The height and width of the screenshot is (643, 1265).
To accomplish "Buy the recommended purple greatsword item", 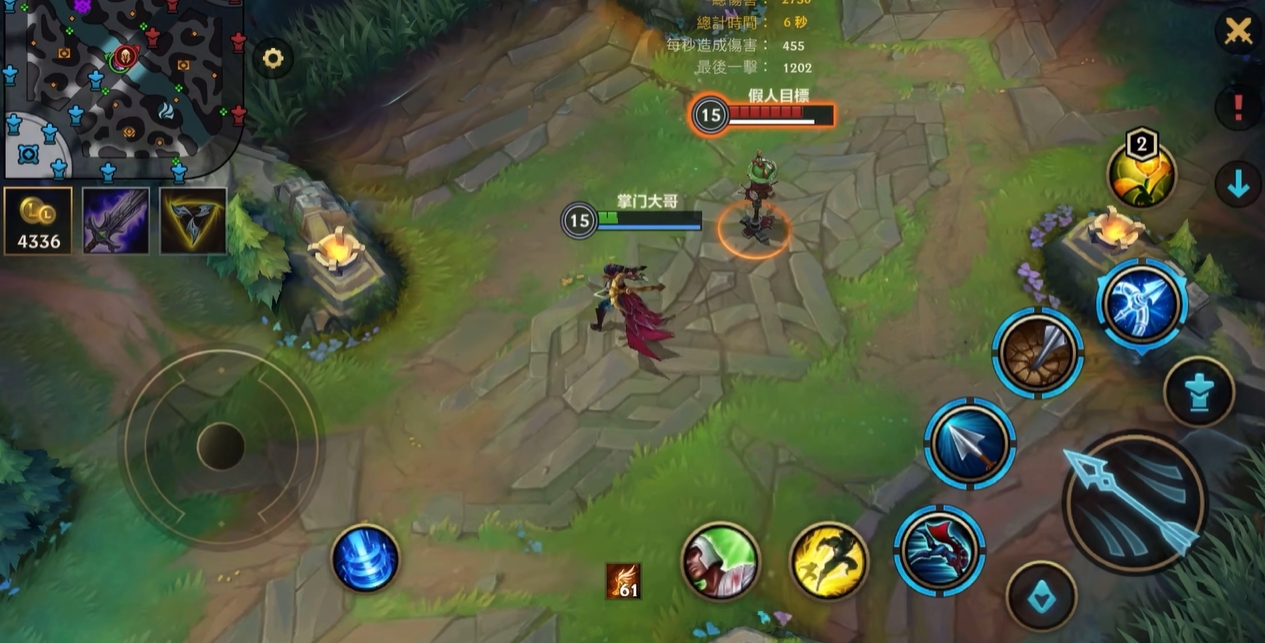I will point(116,221).
